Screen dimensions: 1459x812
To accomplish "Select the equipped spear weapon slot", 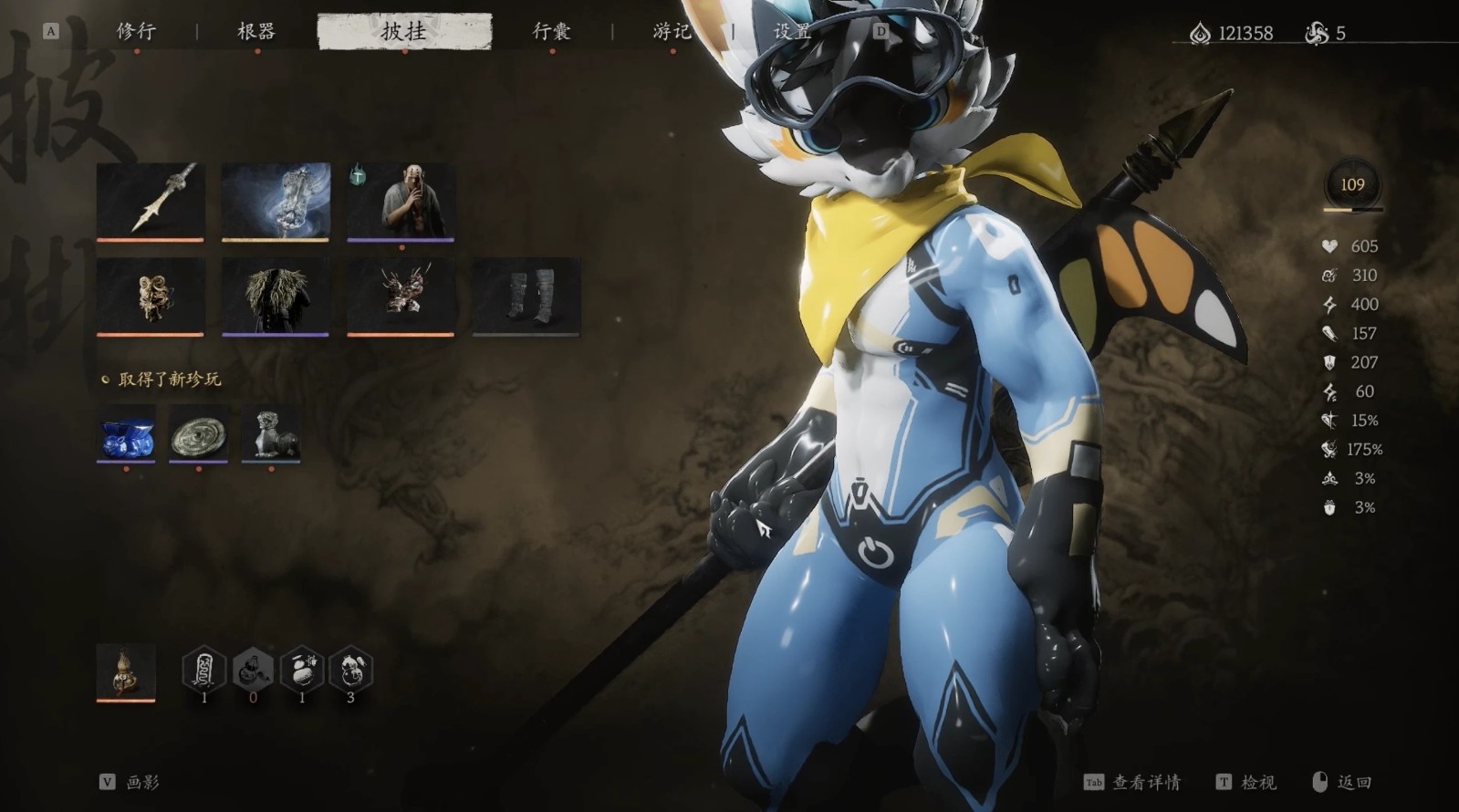I will (x=151, y=202).
